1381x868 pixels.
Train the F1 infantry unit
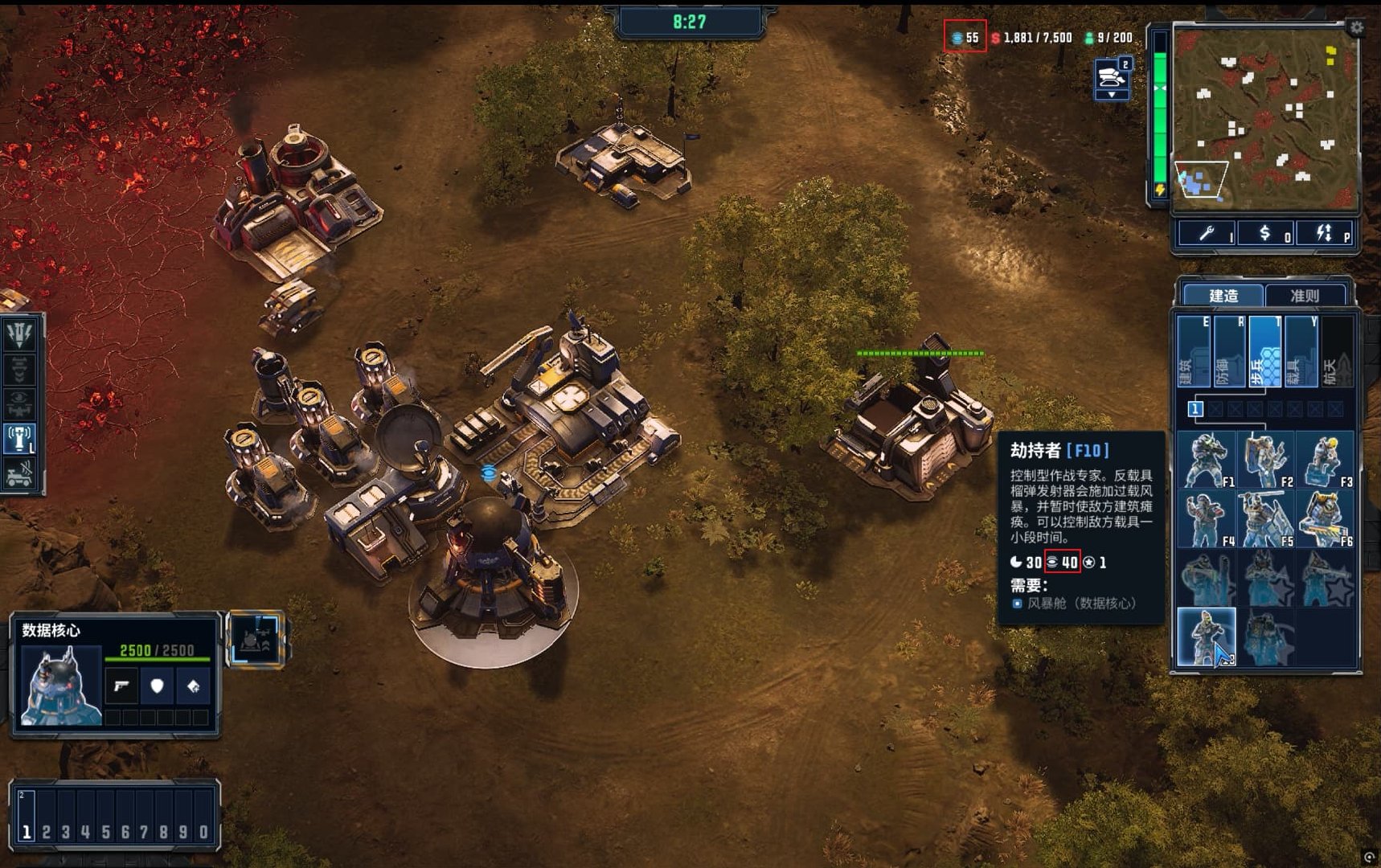pyautogui.click(x=1207, y=461)
